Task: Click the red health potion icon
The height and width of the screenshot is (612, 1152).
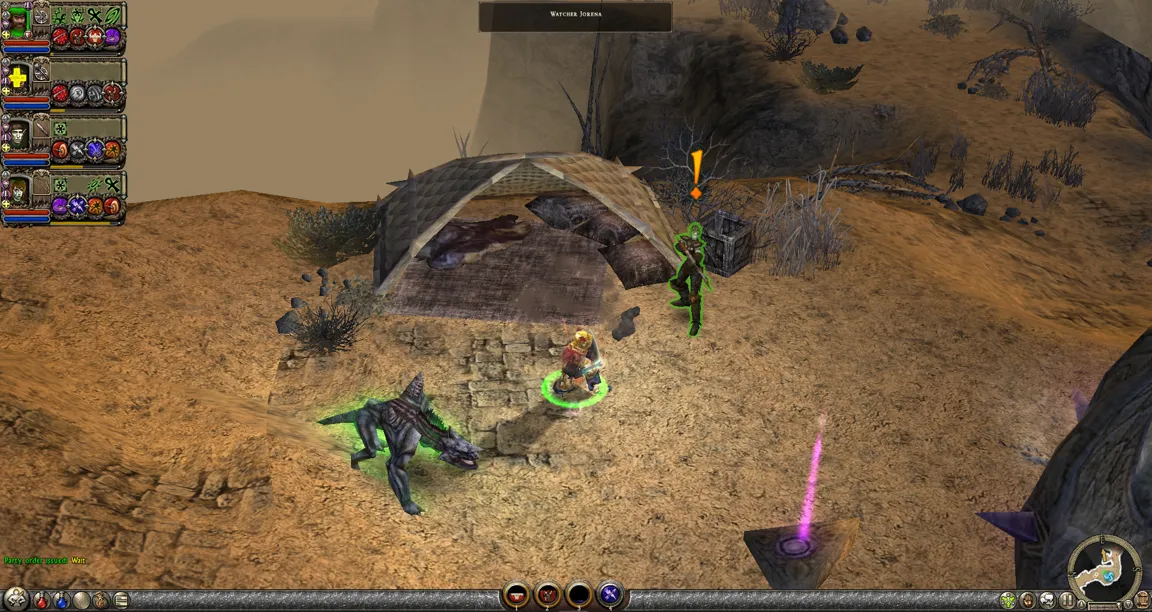Action: 42,601
